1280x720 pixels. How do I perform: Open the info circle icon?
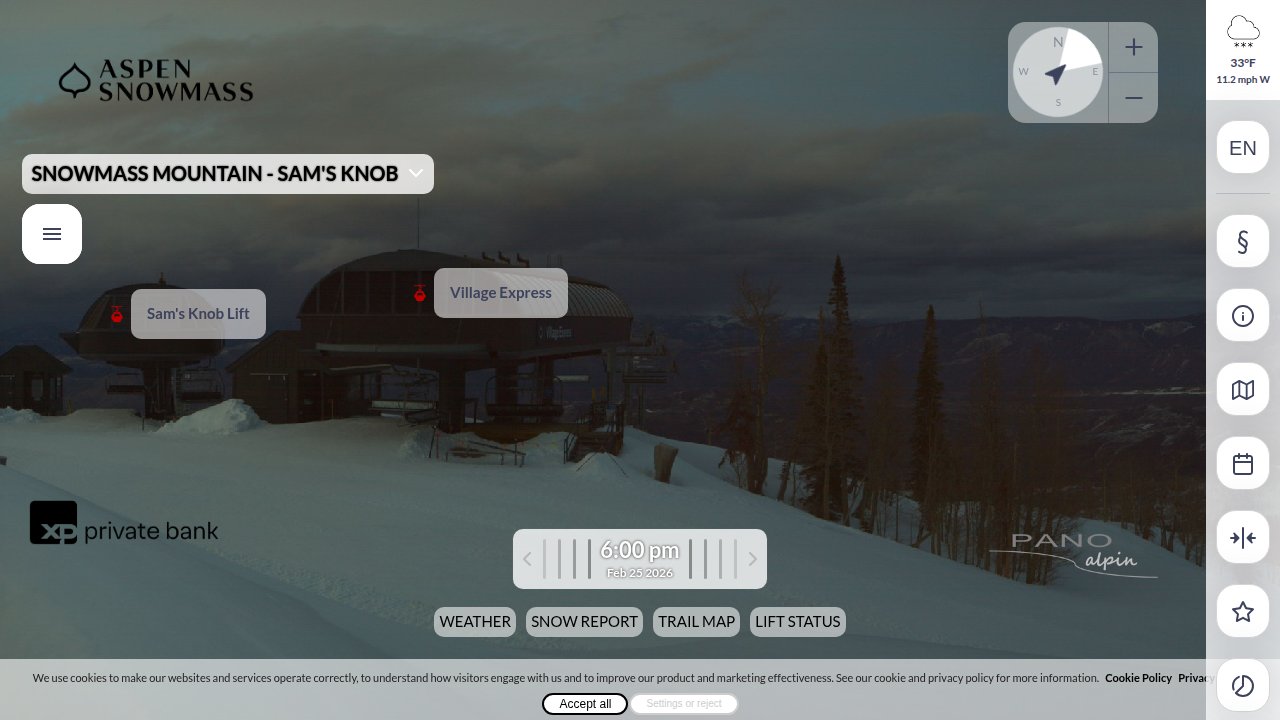(x=1243, y=316)
